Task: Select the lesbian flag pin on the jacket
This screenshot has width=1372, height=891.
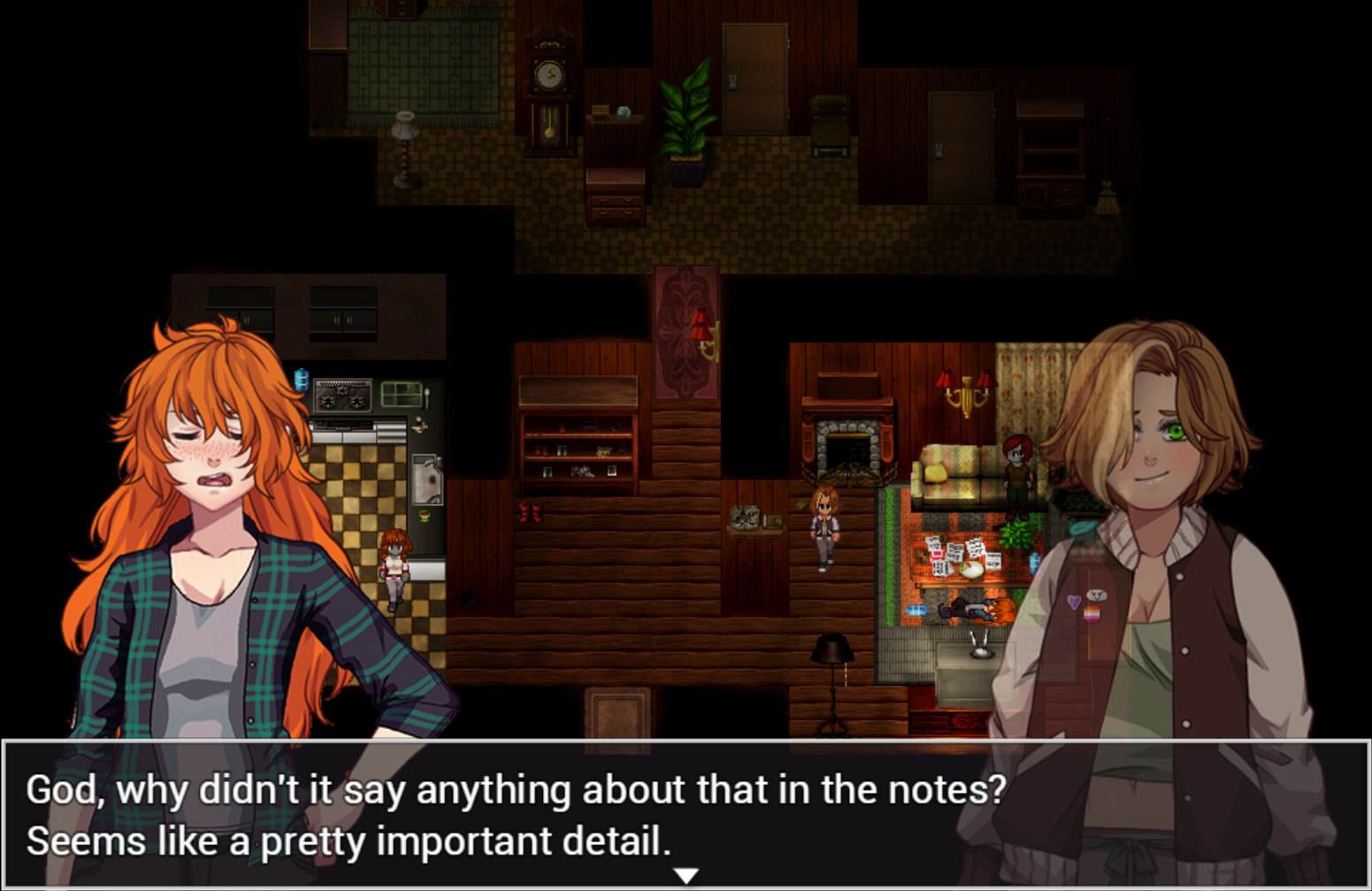Action: (x=1092, y=614)
